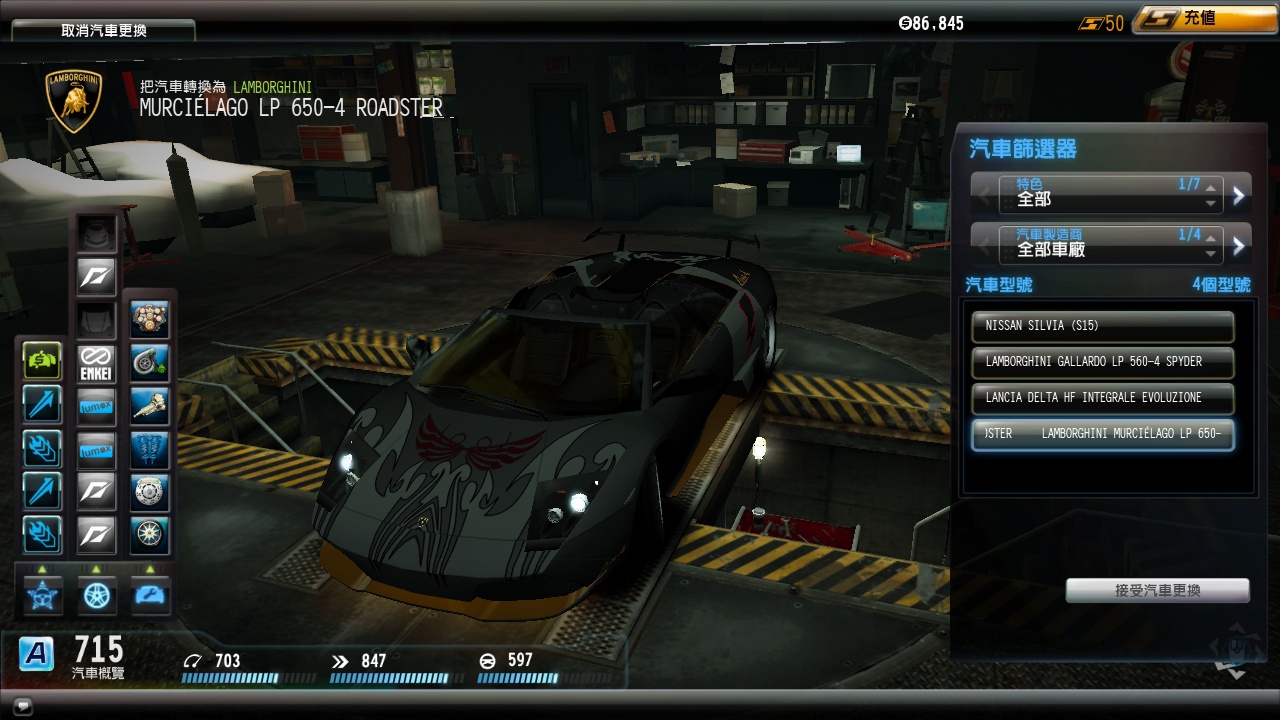Viewport: 1280px width, 720px height.
Task: Select the turbocharger part slot
Action: 150,363
